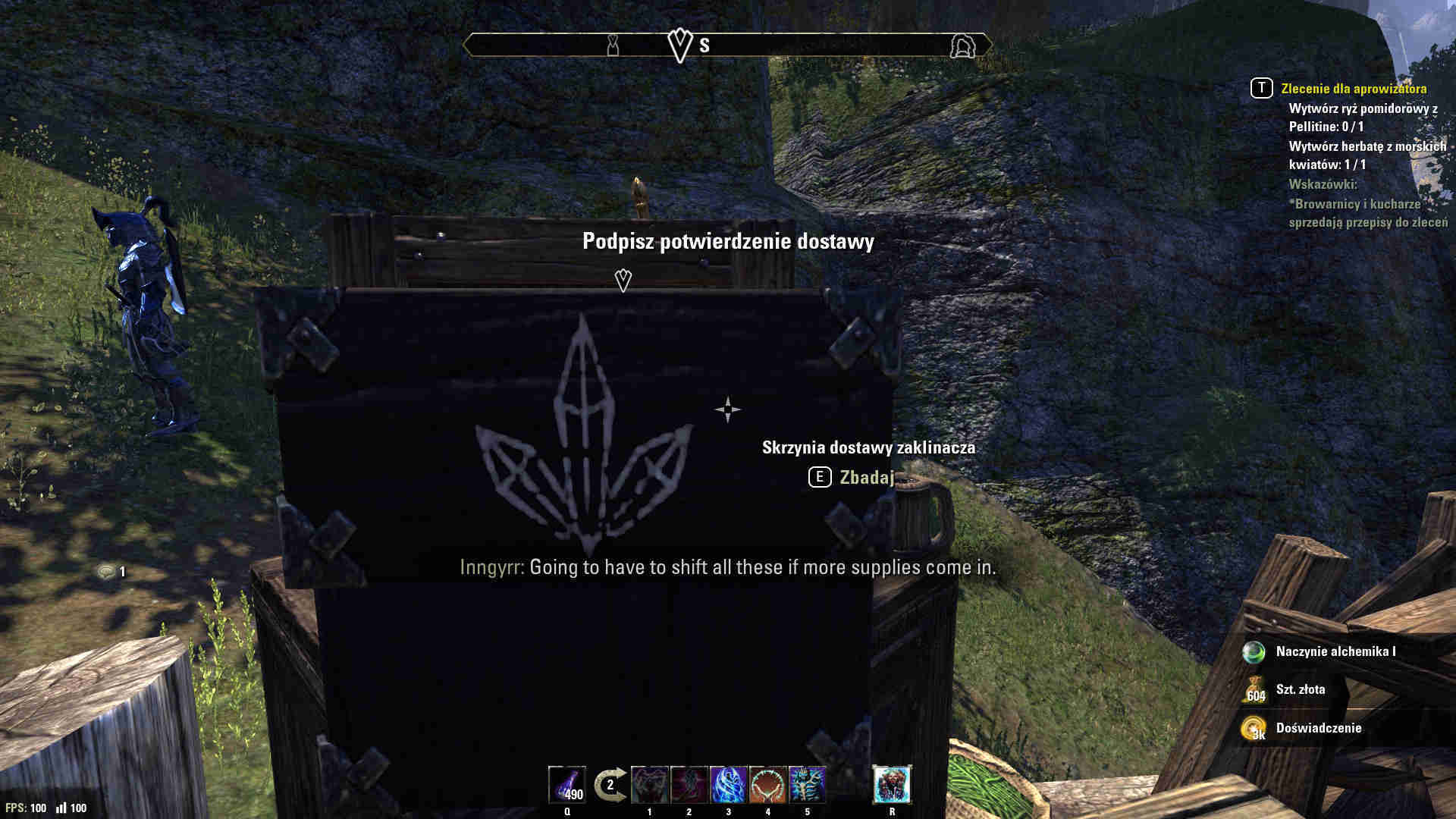
Task: Select the Szt. złota loot entry
Action: click(x=1300, y=689)
